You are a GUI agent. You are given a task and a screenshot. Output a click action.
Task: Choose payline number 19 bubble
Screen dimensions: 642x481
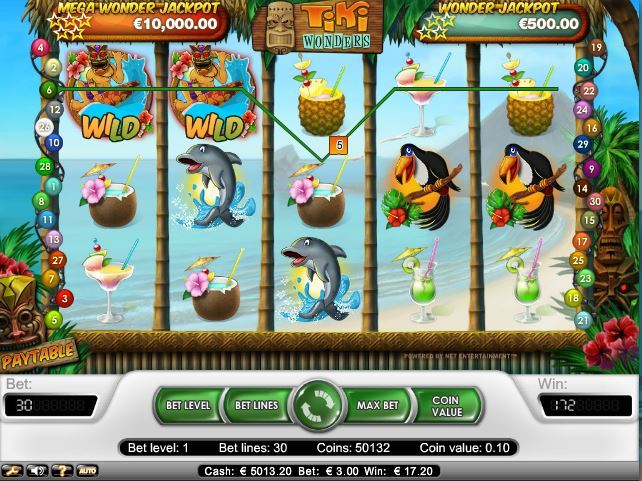coord(597,47)
